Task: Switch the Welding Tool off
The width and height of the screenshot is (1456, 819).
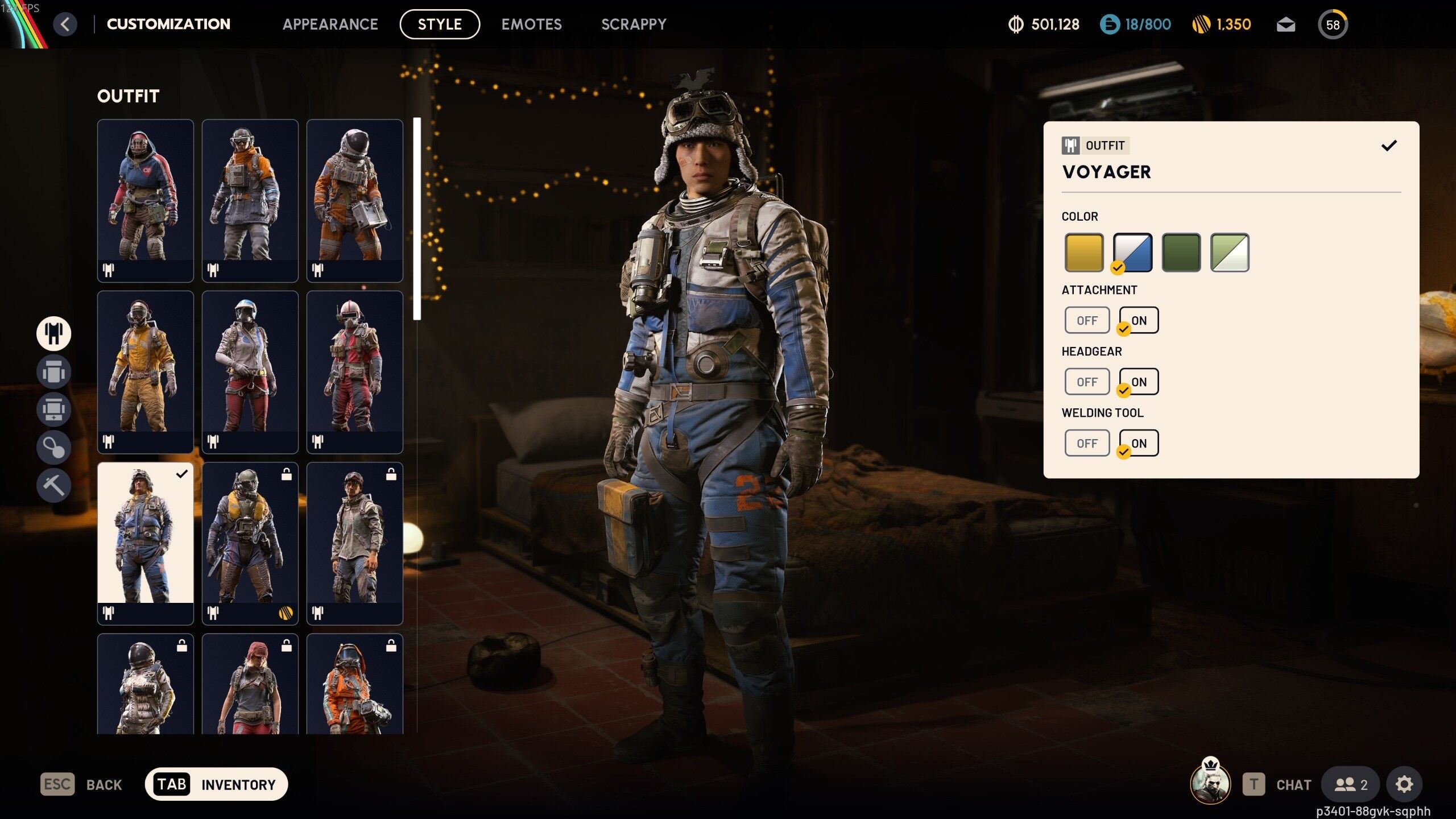Action: [x=1087, y=443]
